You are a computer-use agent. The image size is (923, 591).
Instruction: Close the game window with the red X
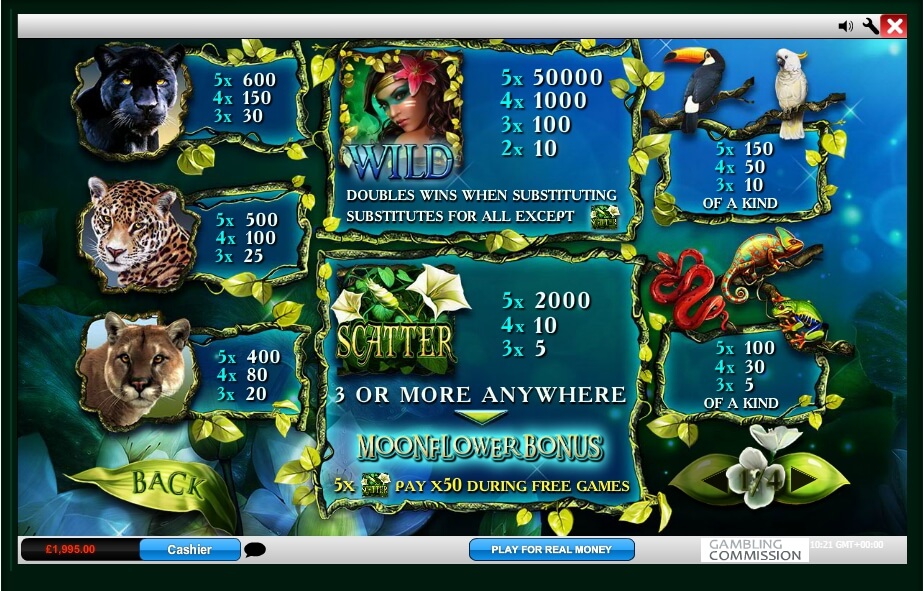click(x=894, y=27)
